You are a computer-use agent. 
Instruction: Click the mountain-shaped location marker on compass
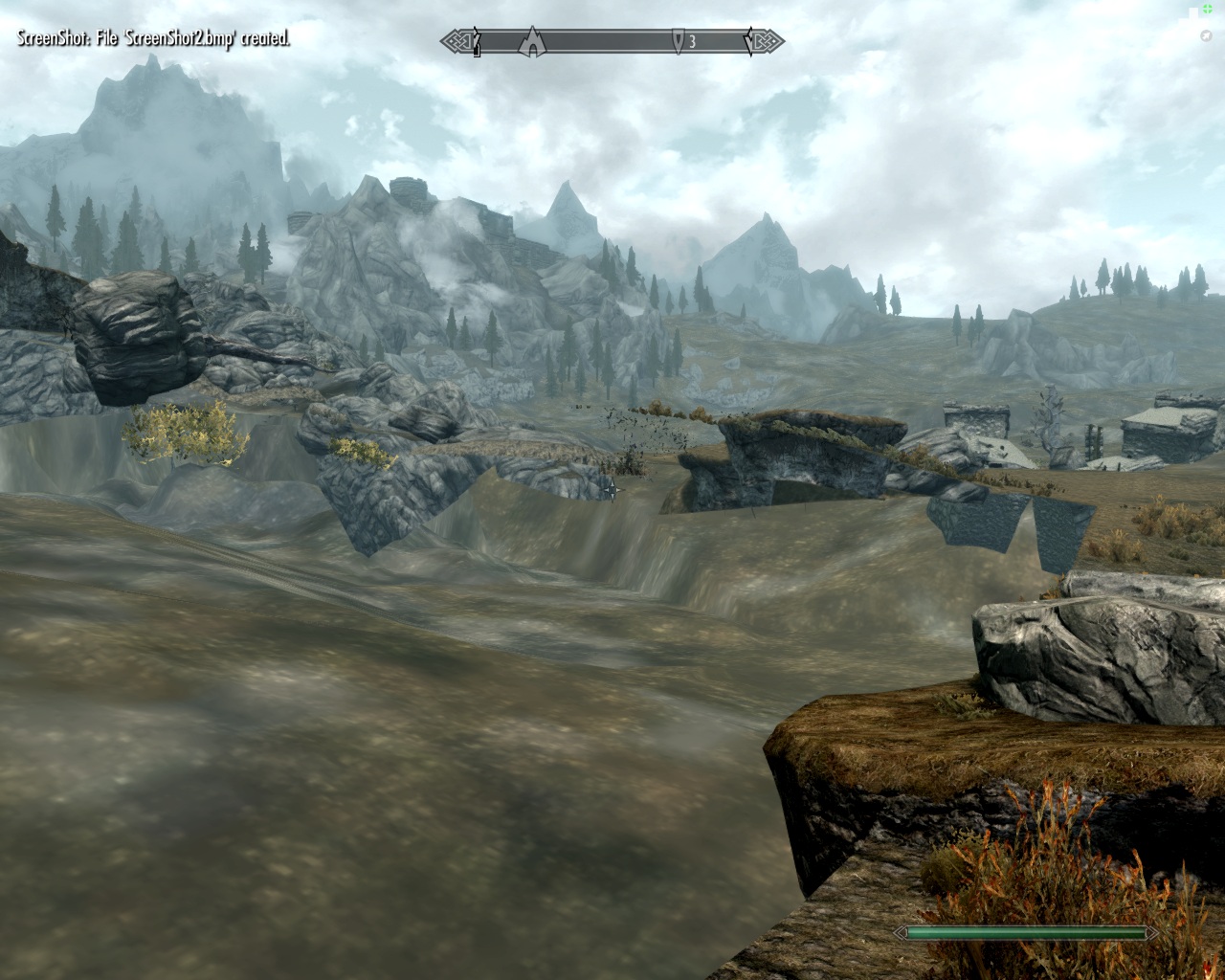click(x=530, y=41)
